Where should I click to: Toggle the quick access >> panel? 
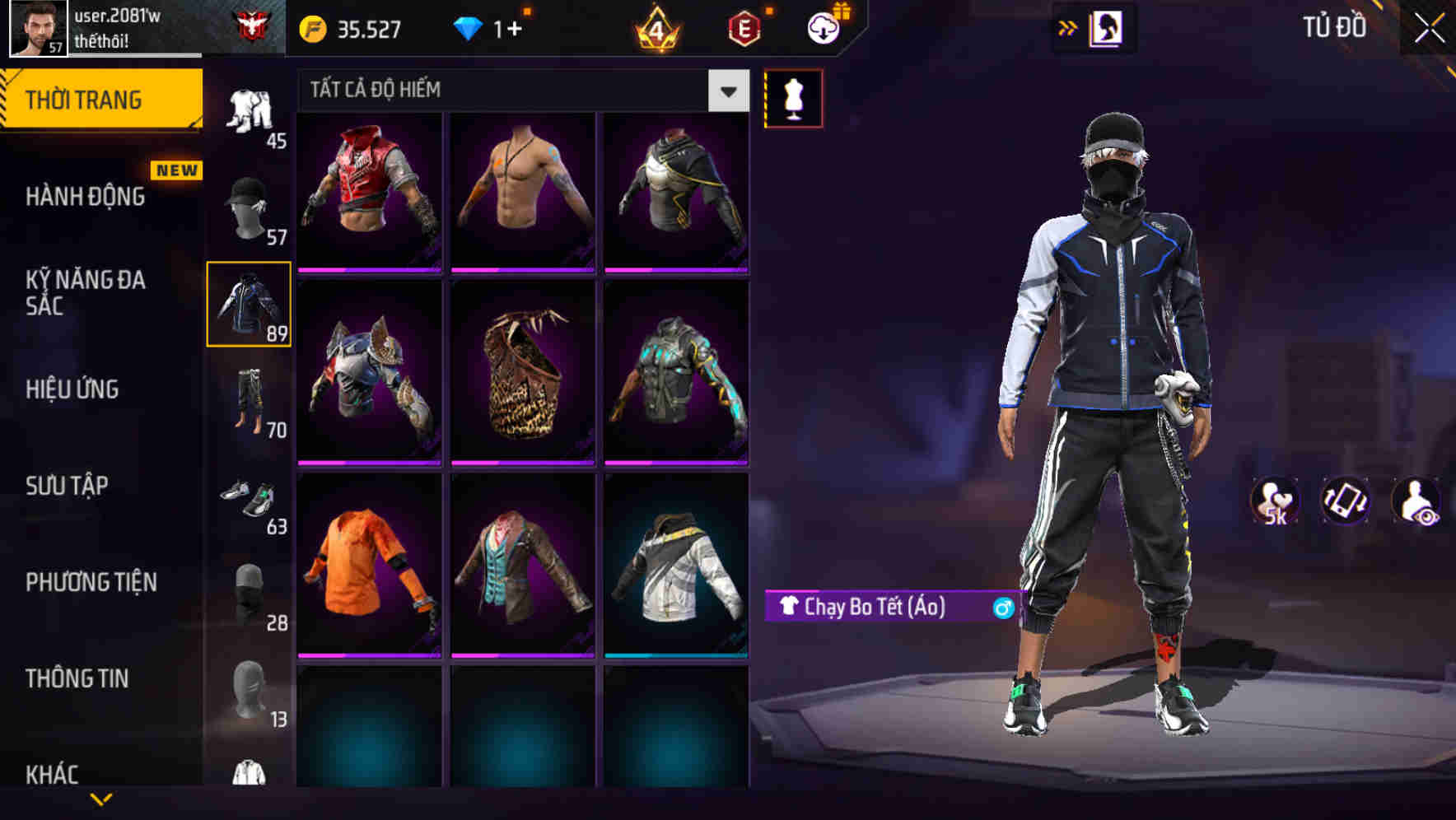[1066, 27]
